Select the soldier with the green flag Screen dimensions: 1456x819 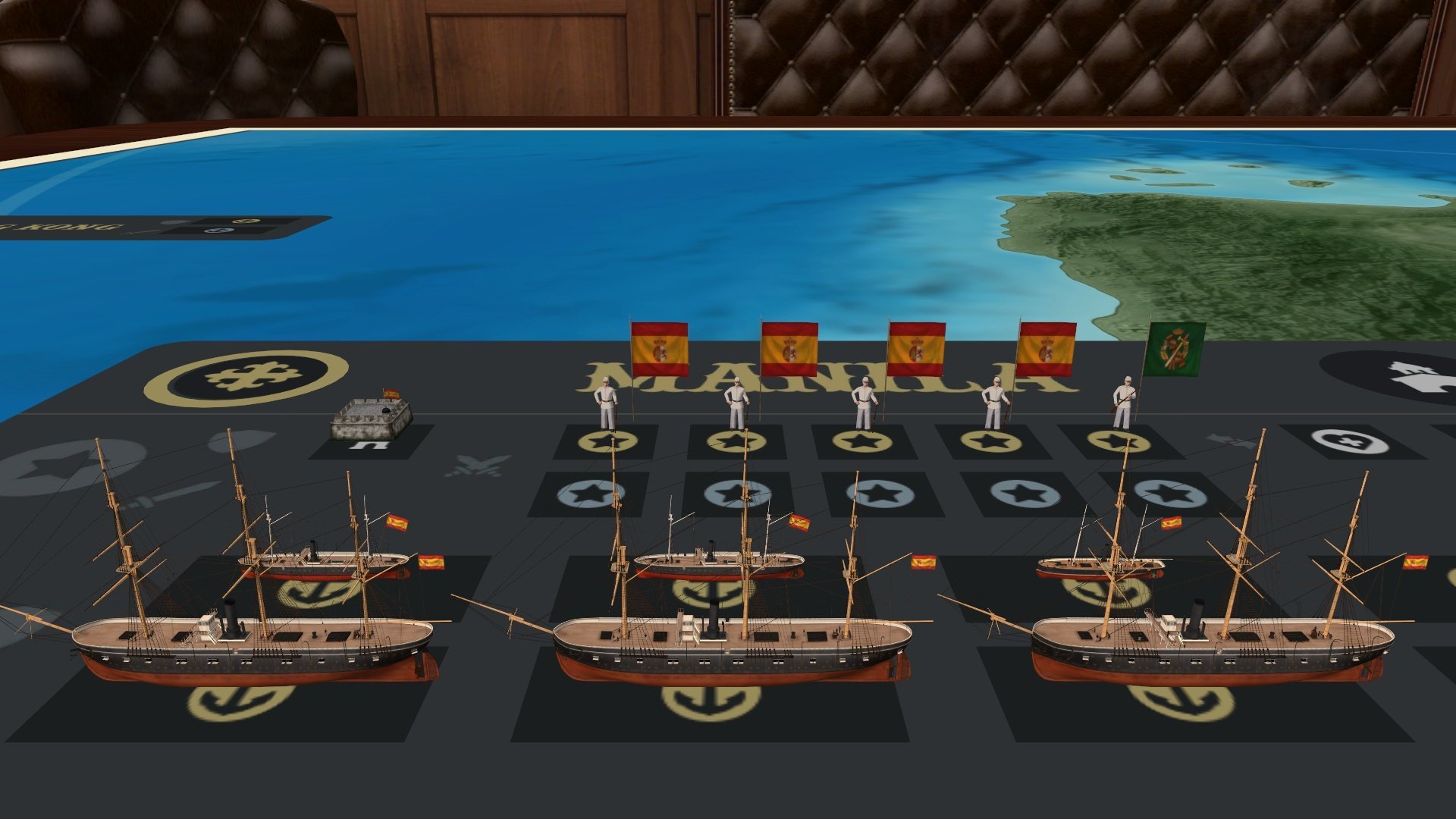(x=1123, y=403)
